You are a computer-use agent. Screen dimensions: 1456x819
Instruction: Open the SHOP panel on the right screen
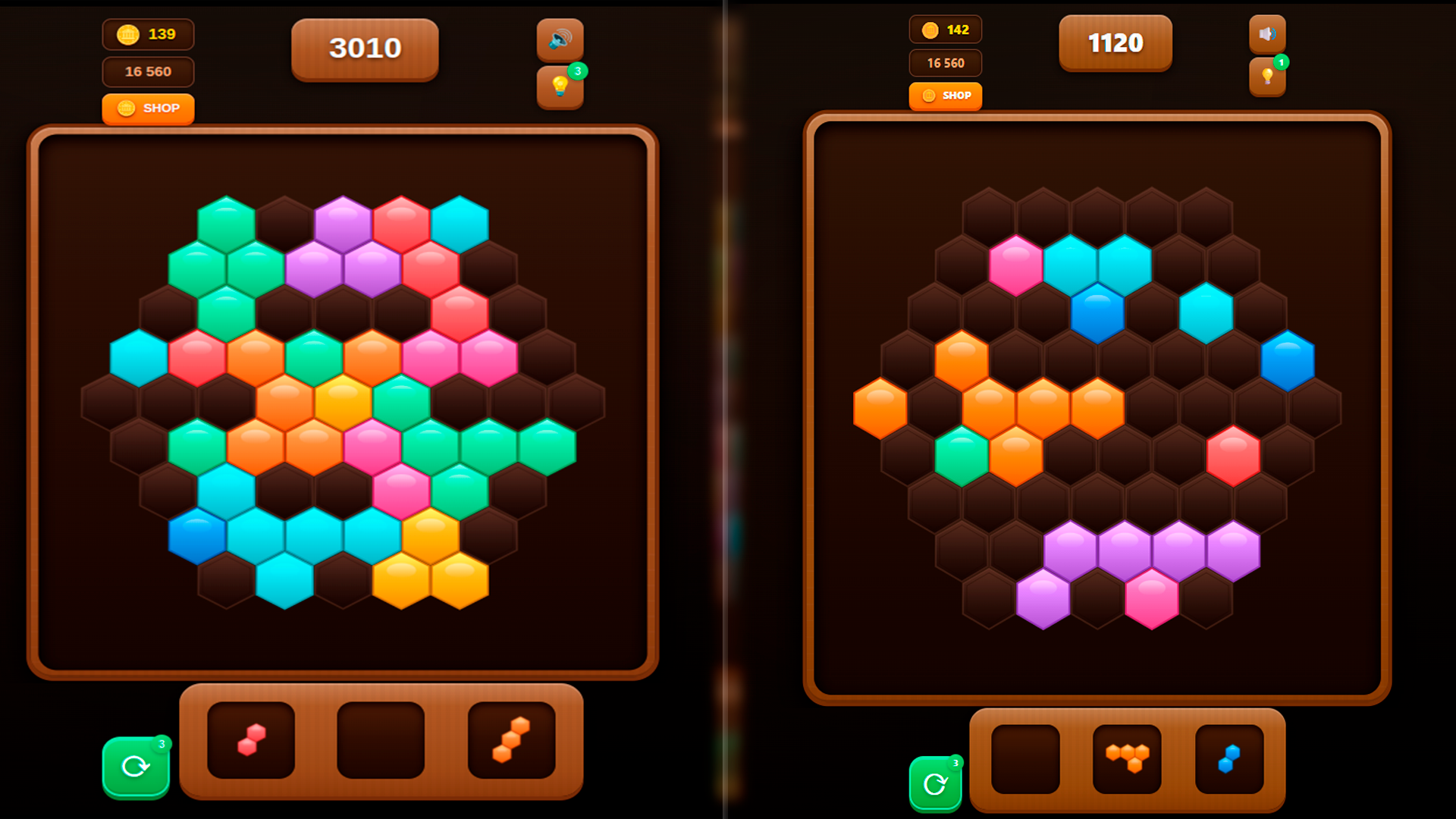[x=945, y=96]
